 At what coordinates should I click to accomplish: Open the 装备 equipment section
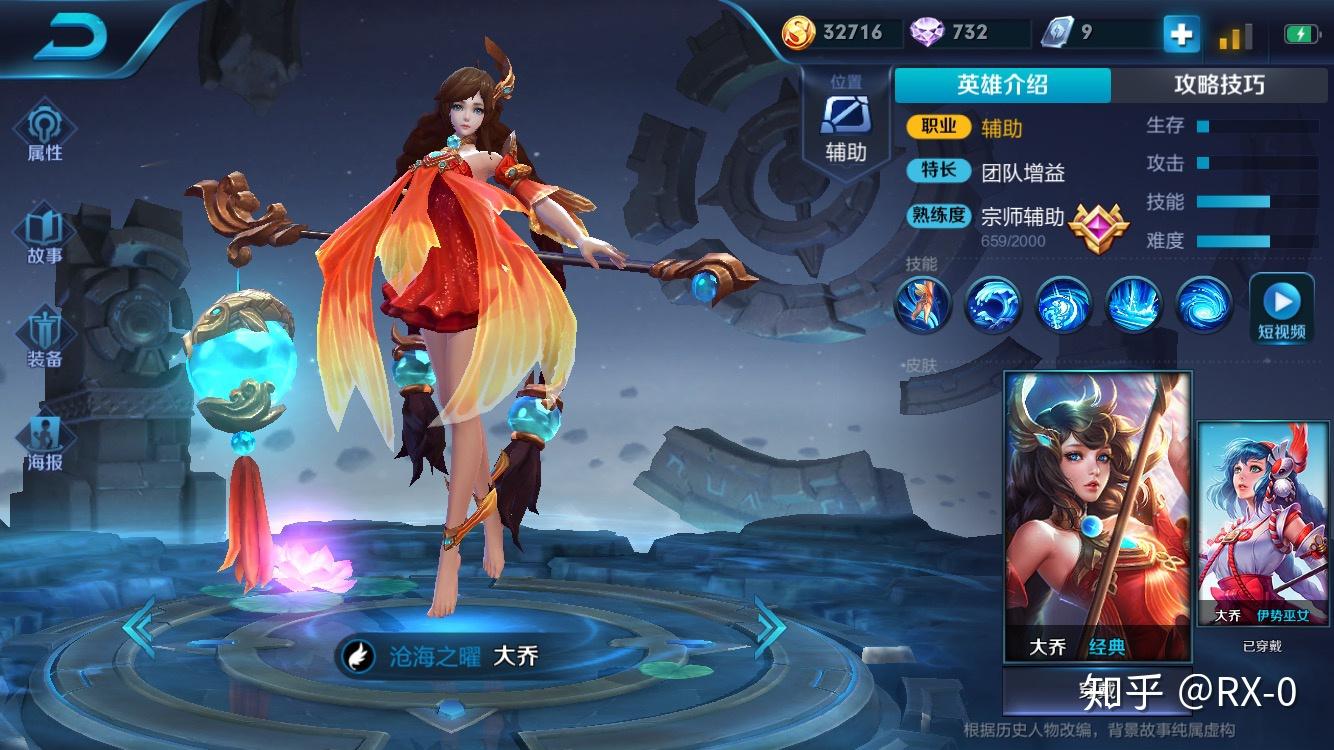pyautogui.click(x=45, y=338)
